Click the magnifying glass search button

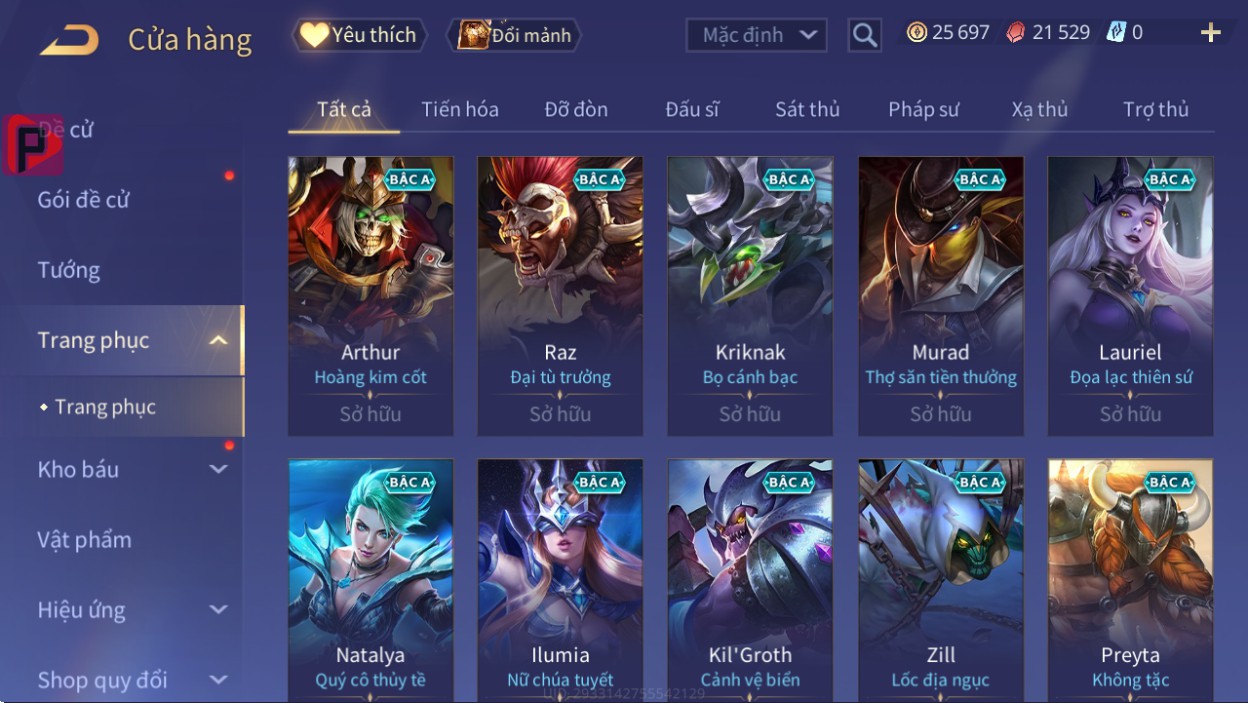click(x=865, y=36)
